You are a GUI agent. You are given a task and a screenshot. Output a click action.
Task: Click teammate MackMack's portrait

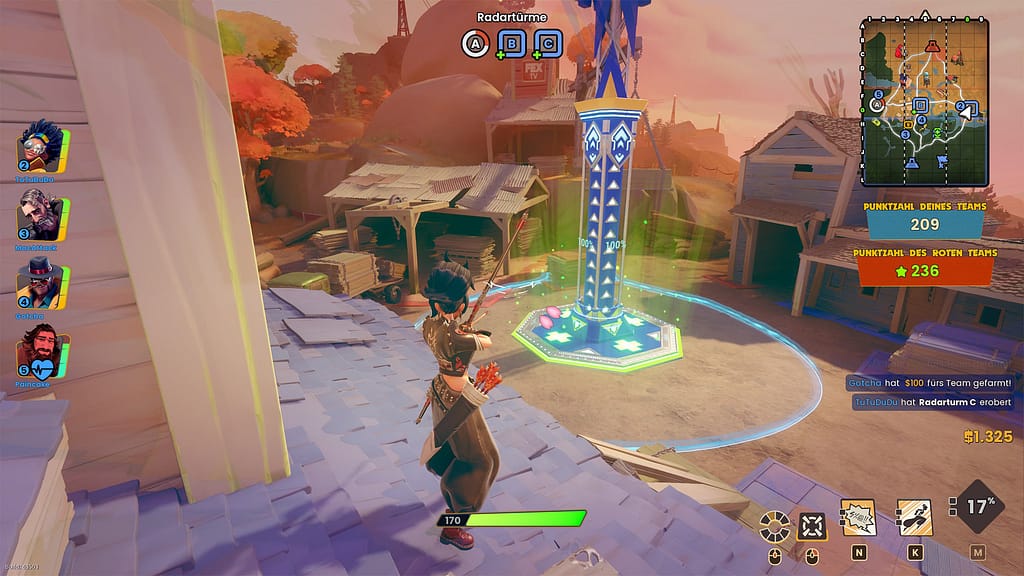point(42,215)
